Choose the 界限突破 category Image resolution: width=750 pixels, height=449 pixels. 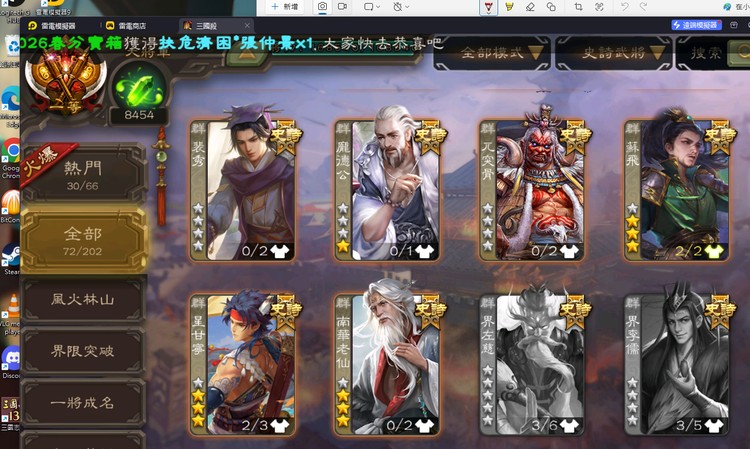[84, 353]
